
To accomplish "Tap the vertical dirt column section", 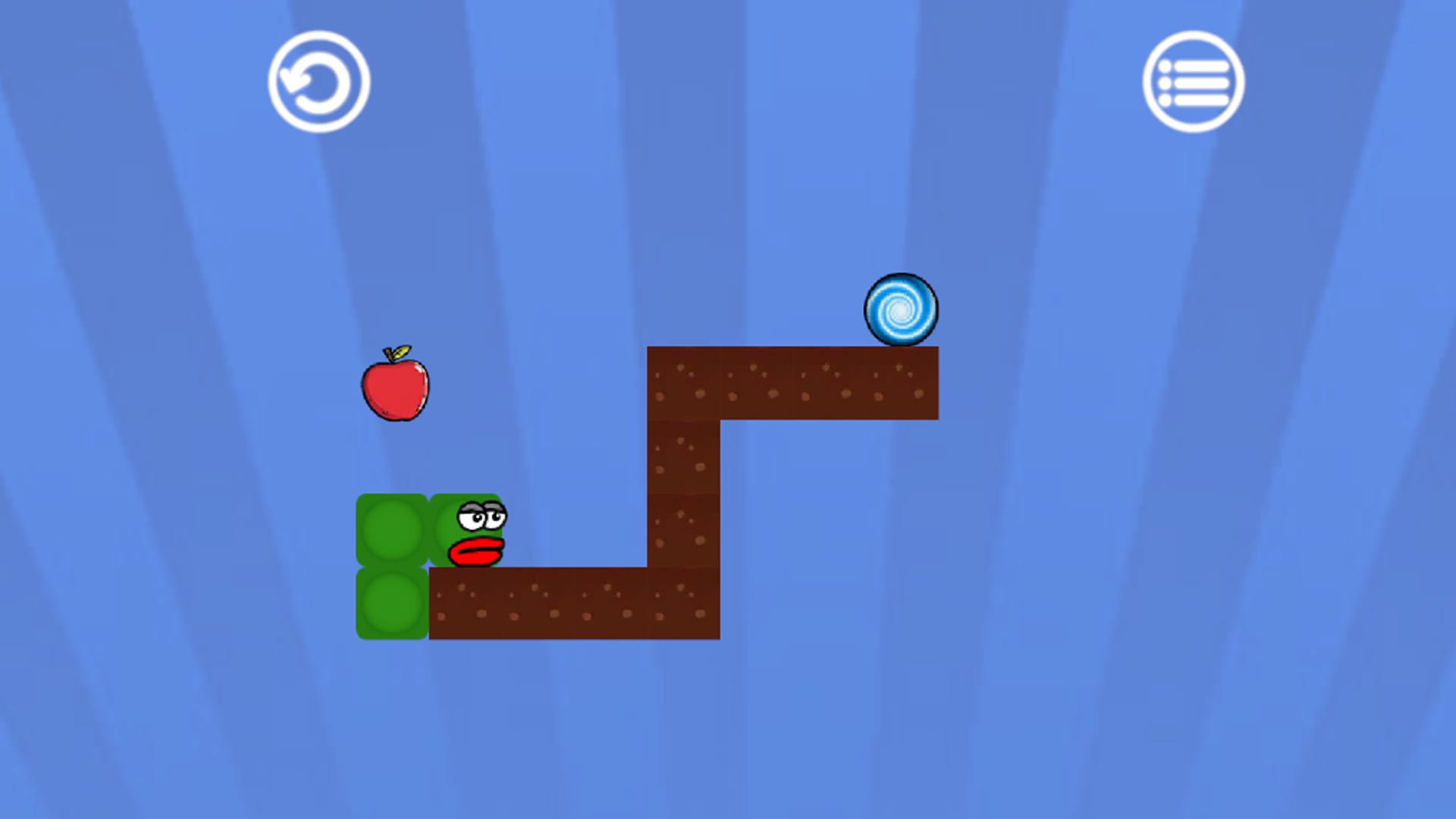I will tap(682, 493).
